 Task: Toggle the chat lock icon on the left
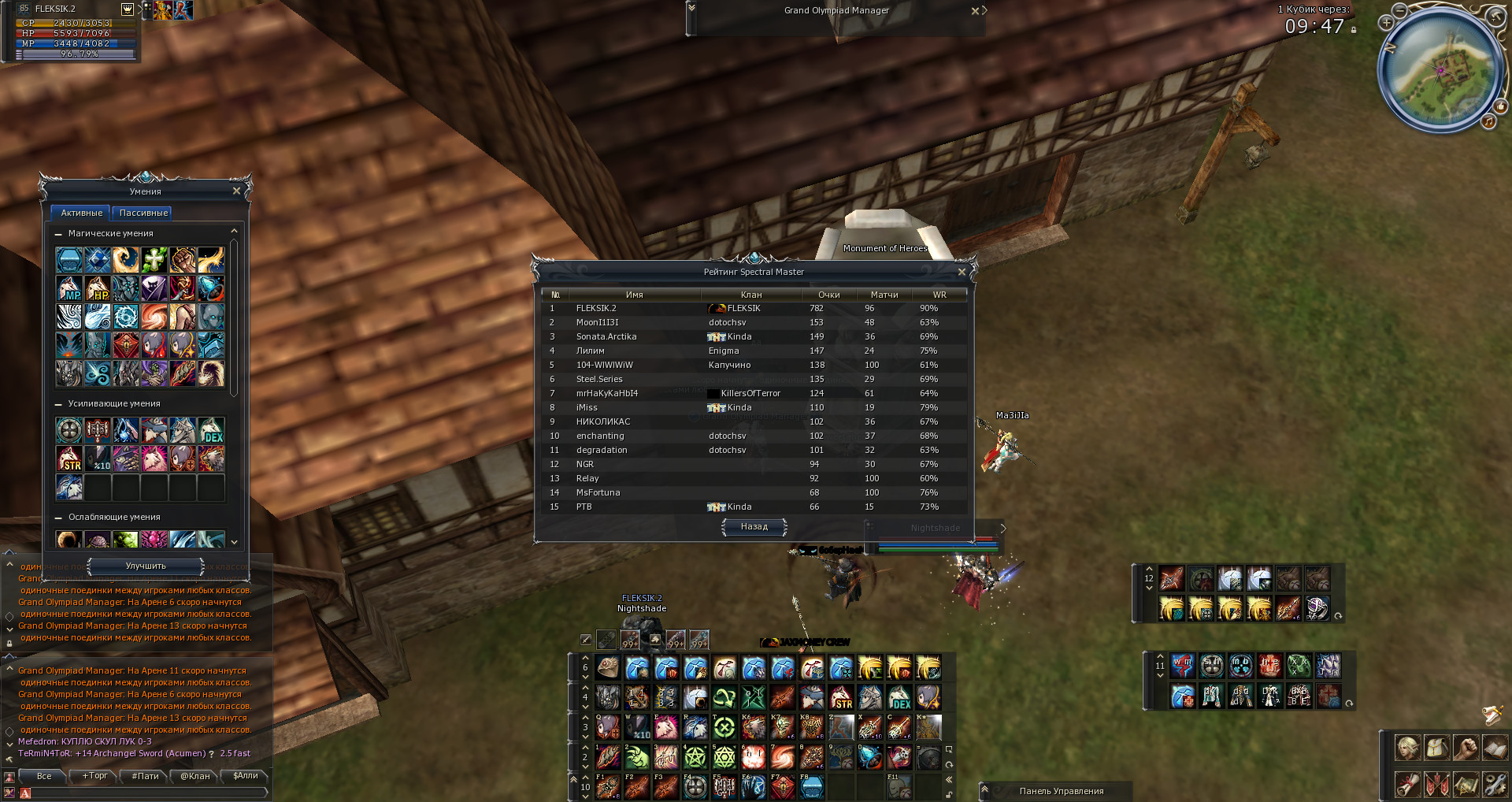[9, 643]
